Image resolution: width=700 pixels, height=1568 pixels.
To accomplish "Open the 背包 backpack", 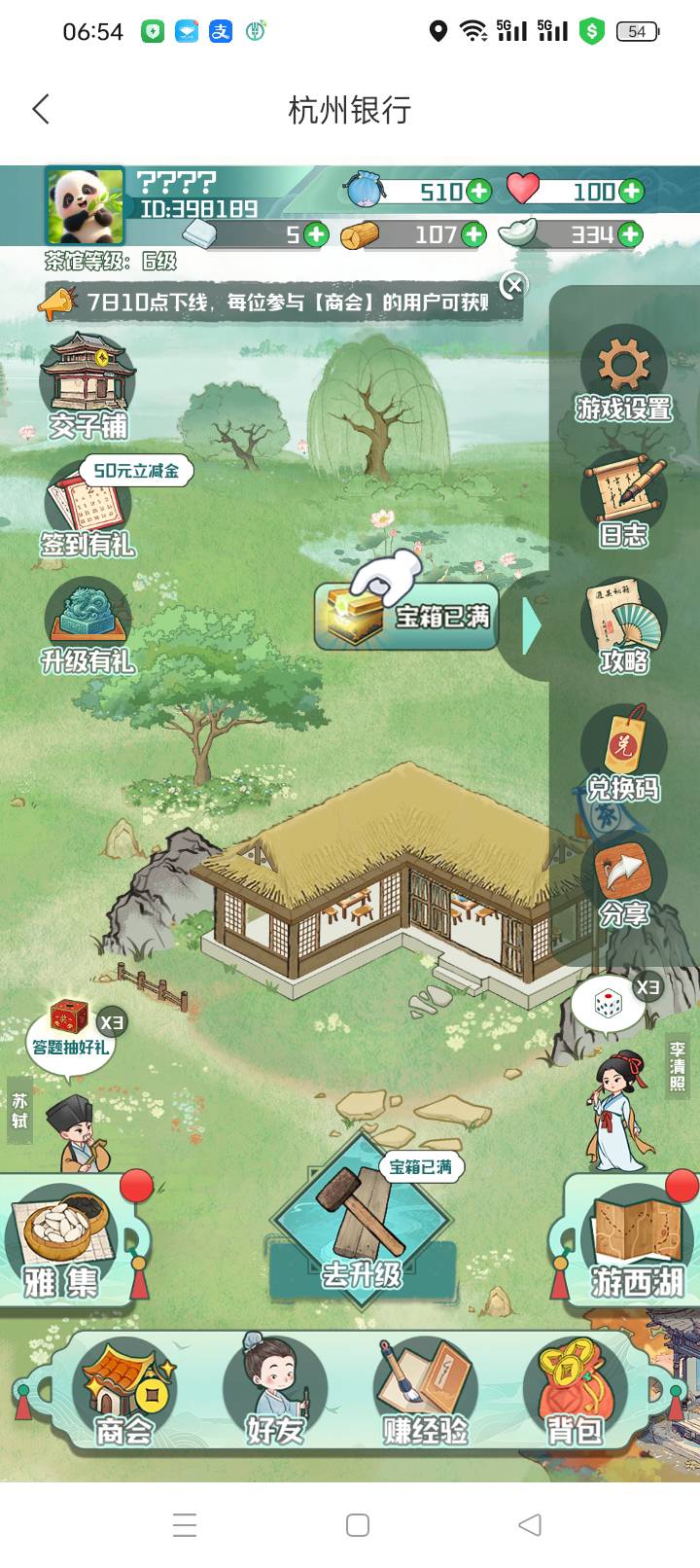I will coord(575,1392).
